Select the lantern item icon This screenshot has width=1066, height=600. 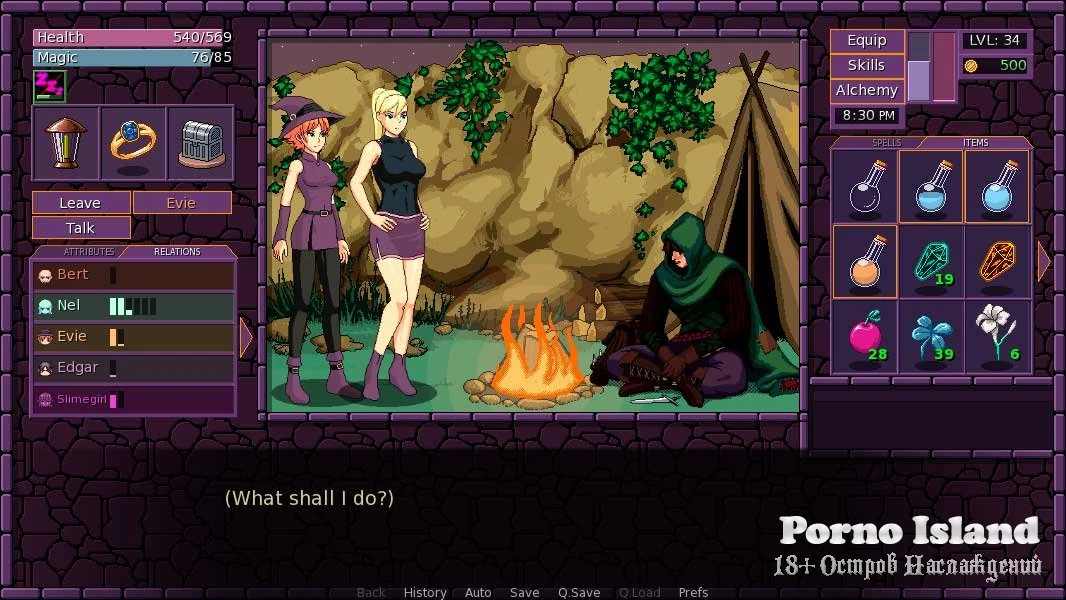[x=66, y=143]
